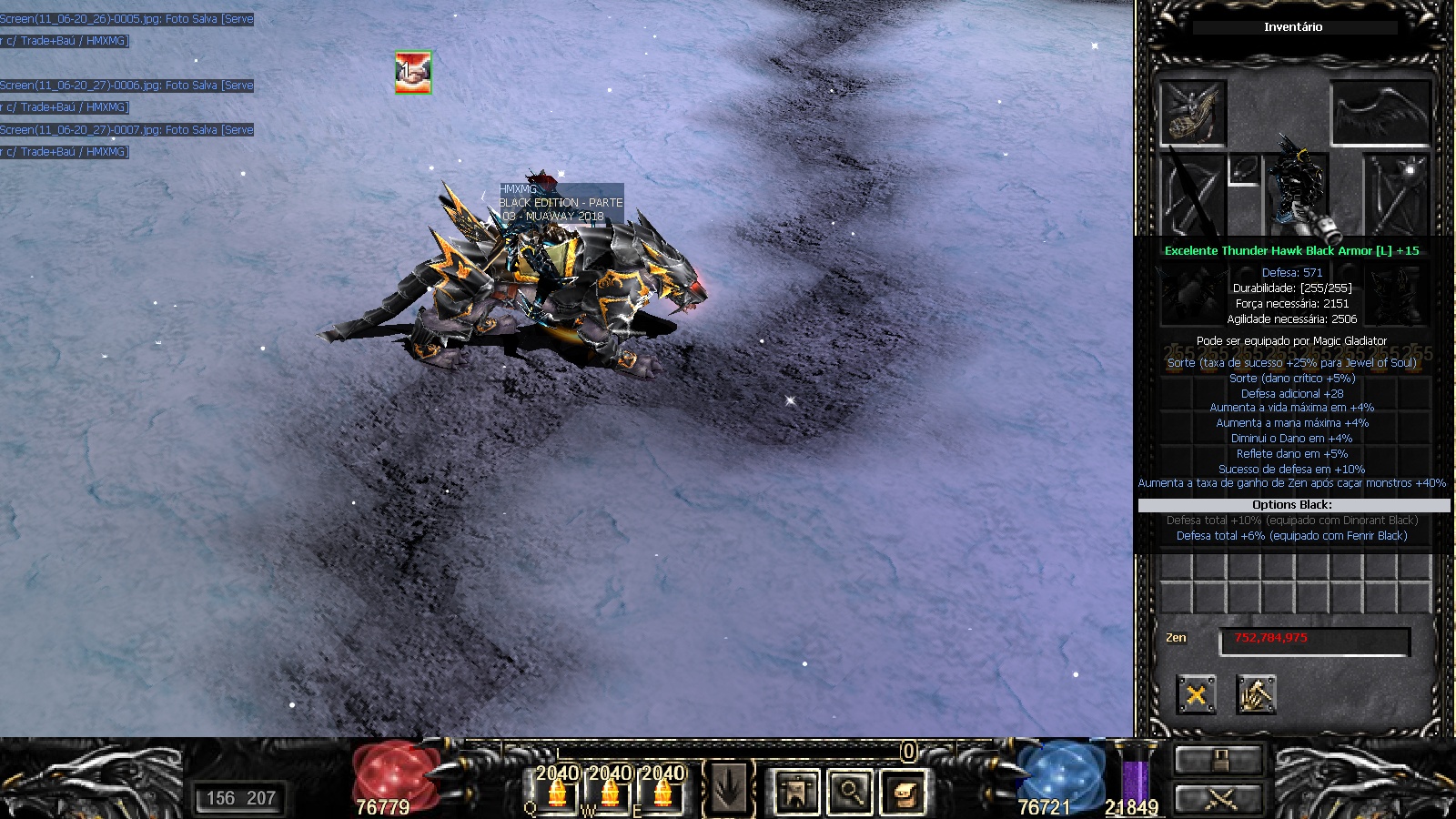Click the red and green buff icon
This screenshot has height=819, width=1456.
coord(413,72)
